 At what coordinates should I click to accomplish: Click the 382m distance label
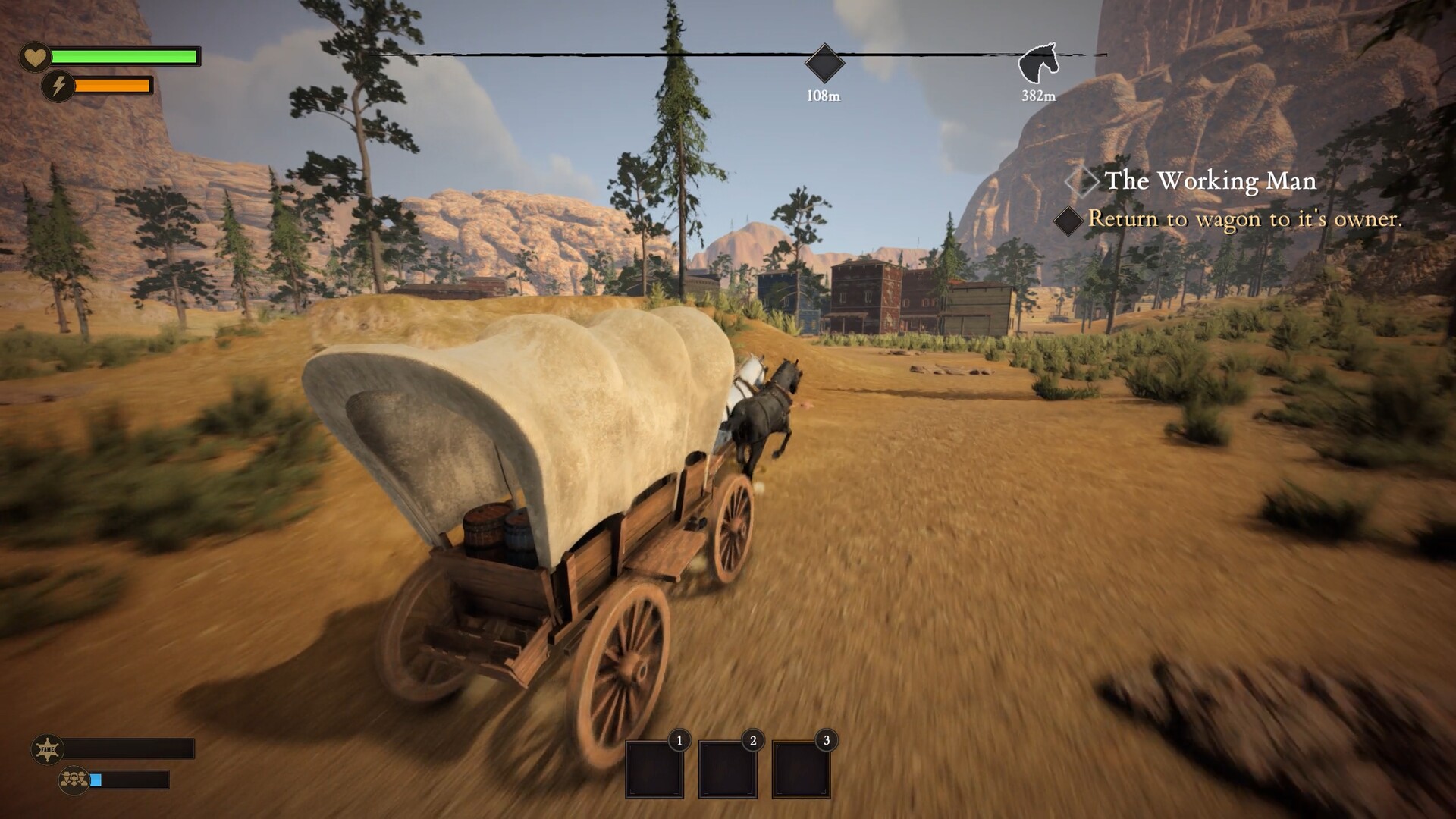click(1037, 96)
